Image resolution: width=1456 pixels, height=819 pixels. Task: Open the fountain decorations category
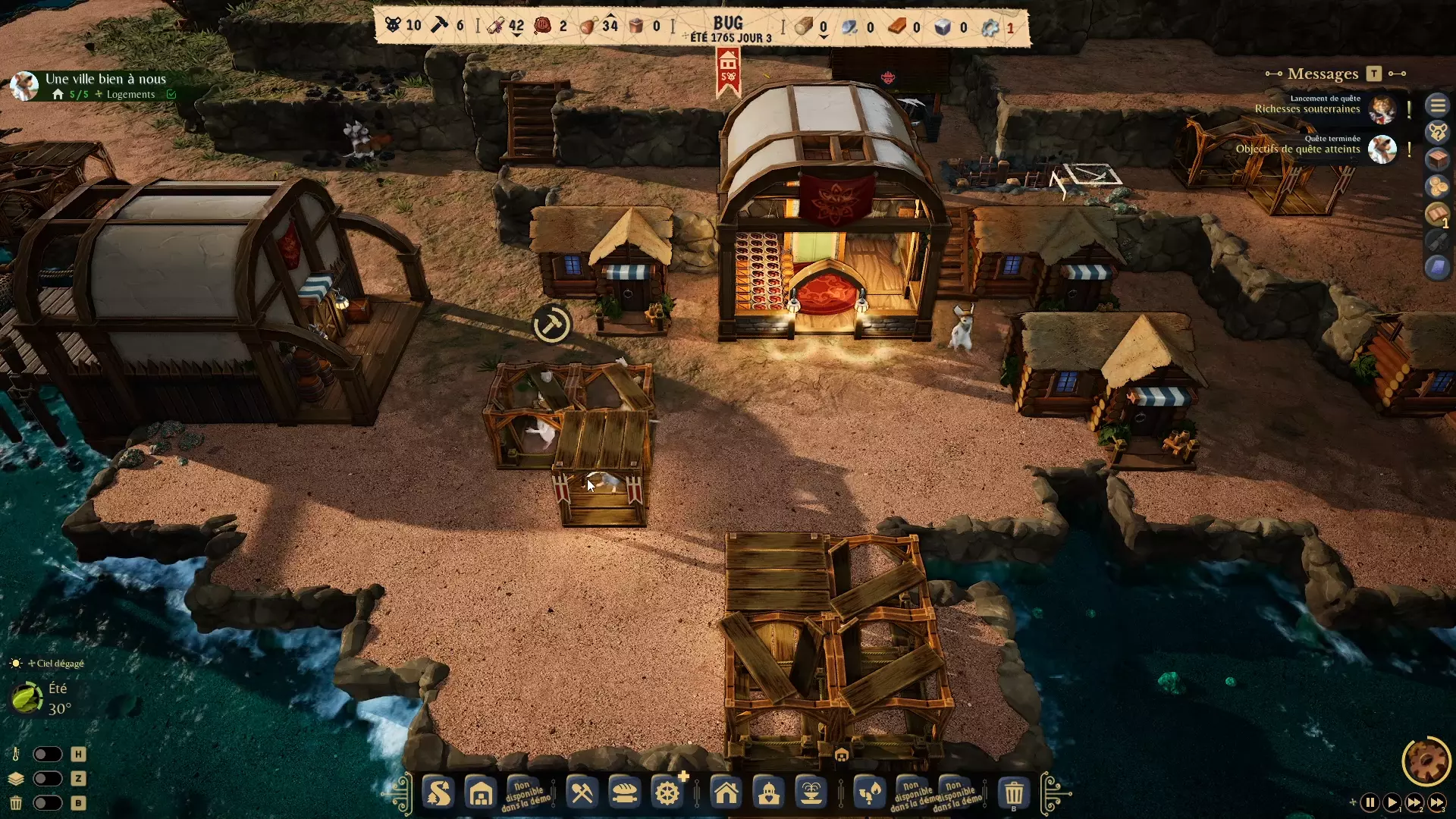[x=811, y=794]
